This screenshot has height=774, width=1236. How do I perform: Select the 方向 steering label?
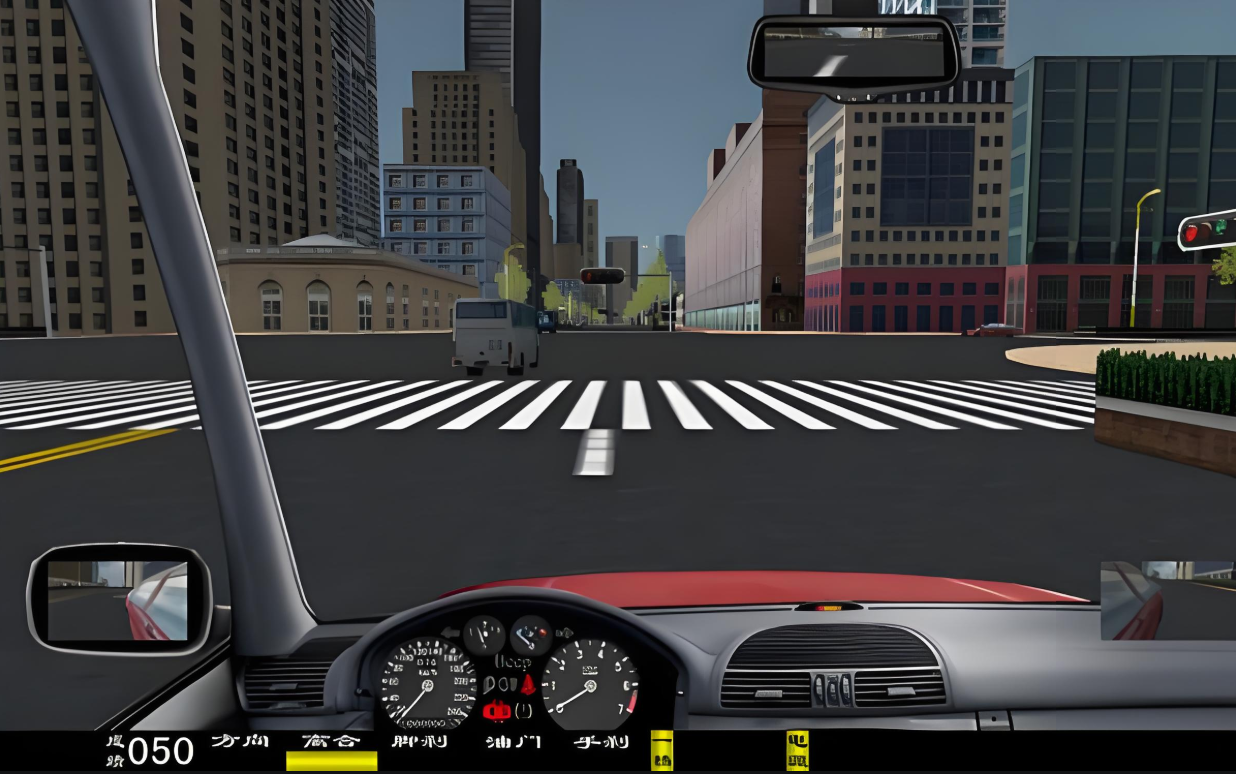[240, 742]
